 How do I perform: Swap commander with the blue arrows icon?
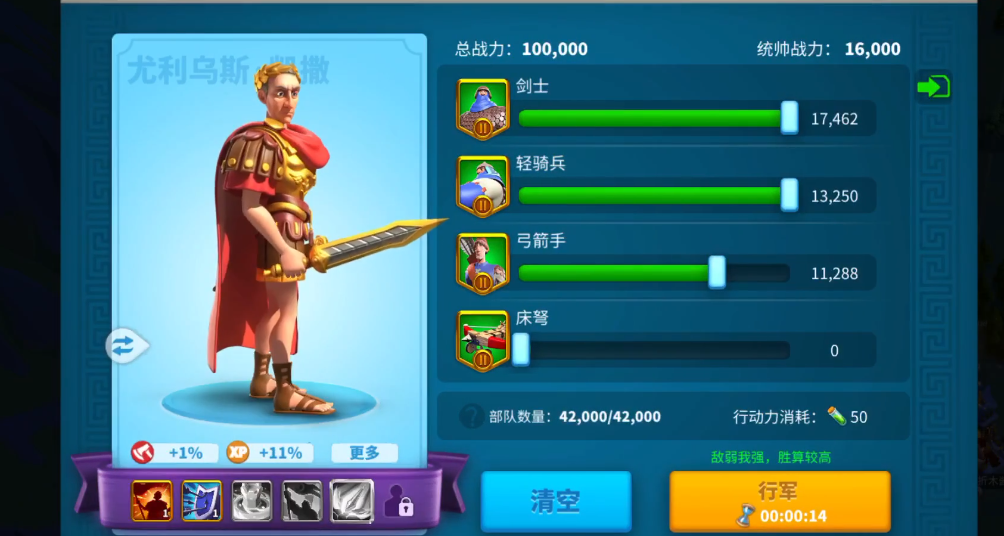[x=123, y=346]
